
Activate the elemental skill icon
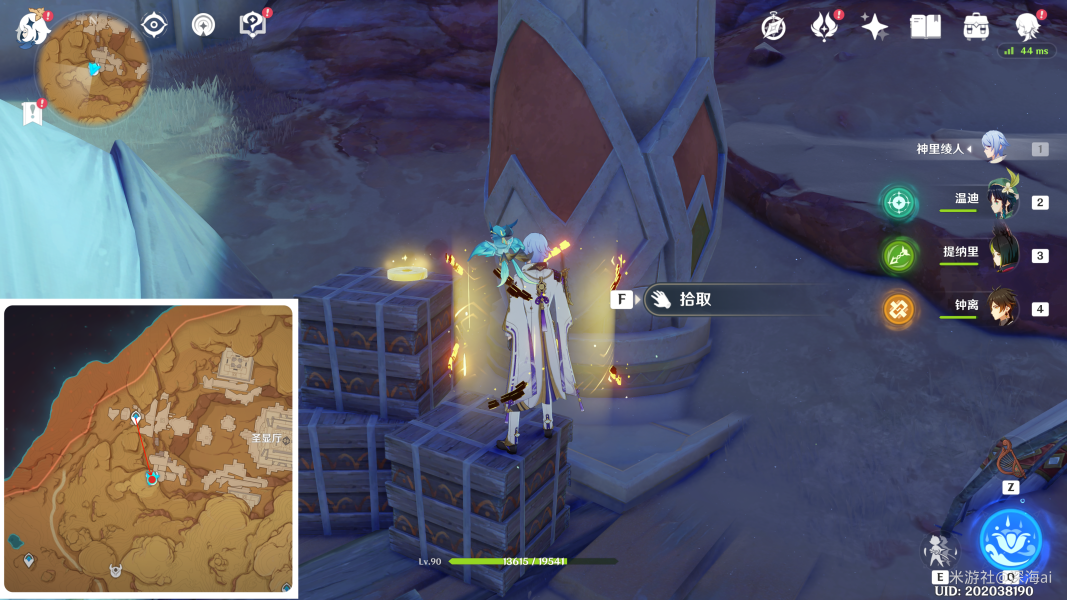[939, 549]
